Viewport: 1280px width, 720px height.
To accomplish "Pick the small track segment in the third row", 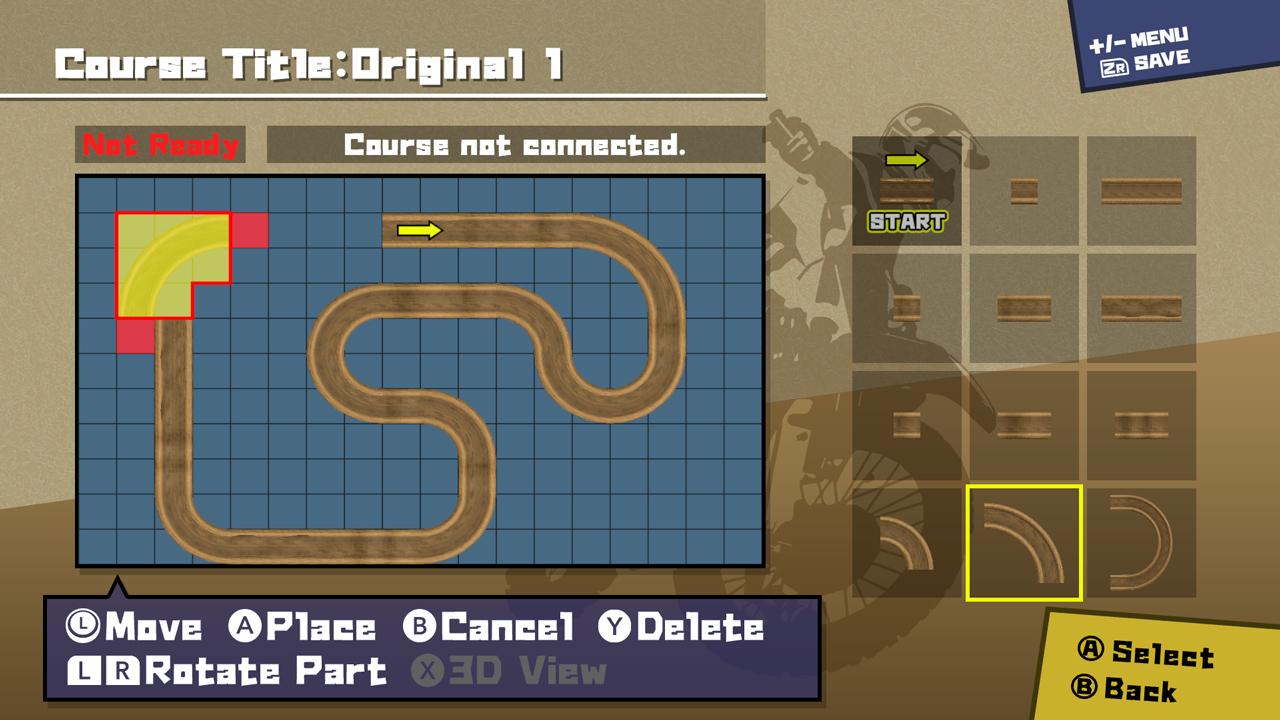I will (x=906, y=424).
